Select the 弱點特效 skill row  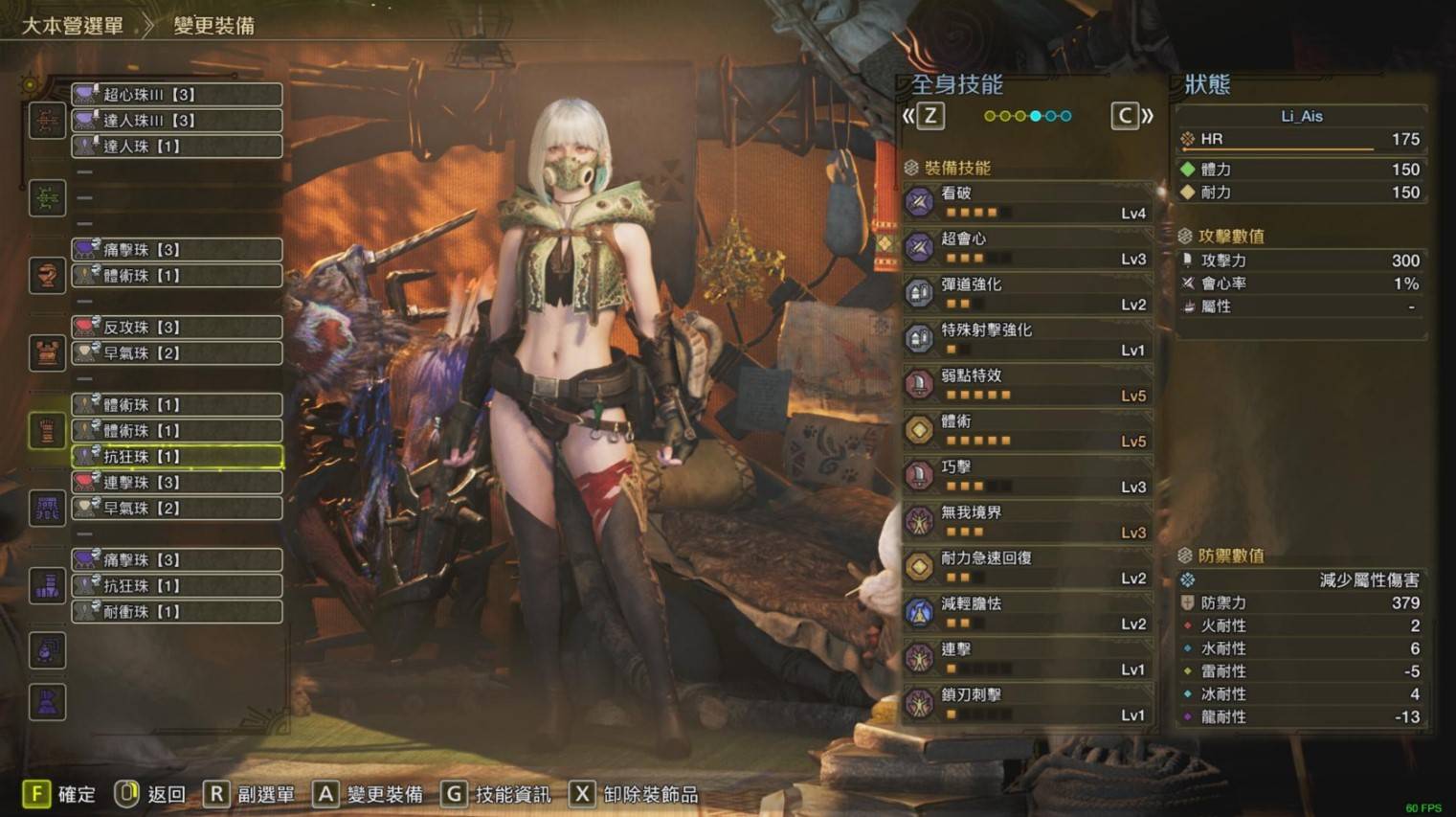[x=1027, y=385]
